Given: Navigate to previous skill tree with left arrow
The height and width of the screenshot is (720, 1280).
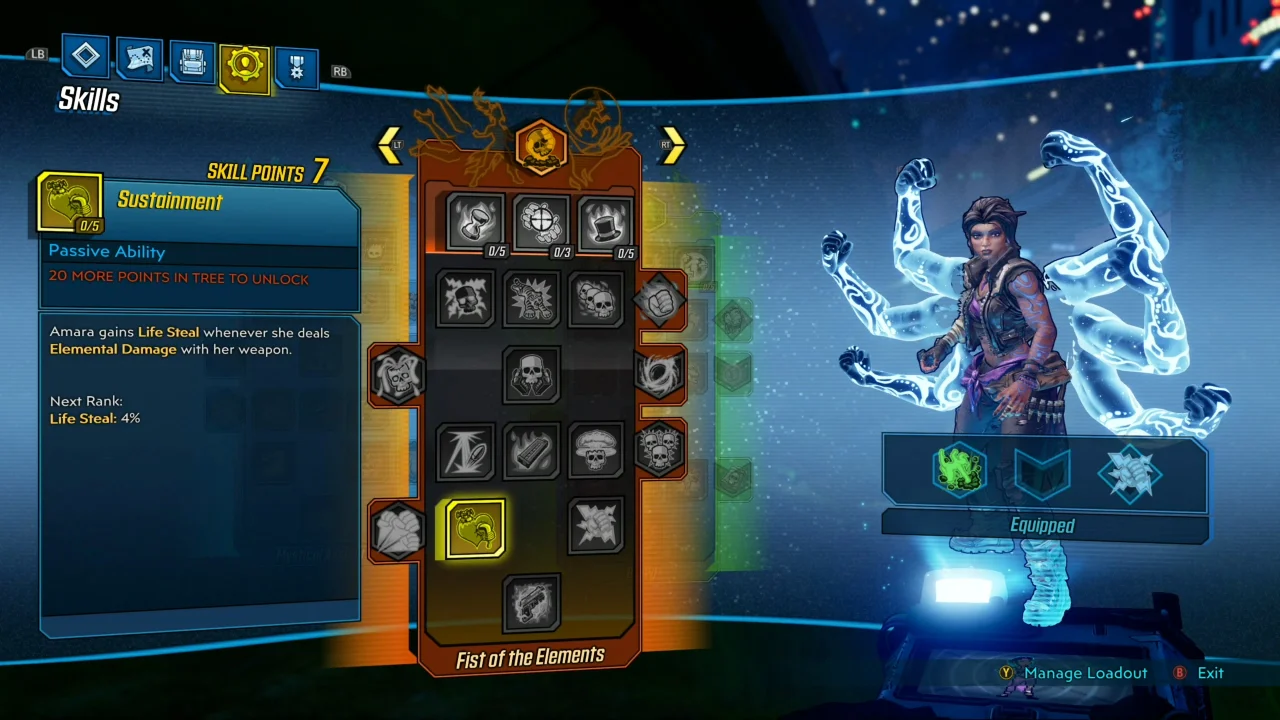Looking at the screenshot, I should 389,145.
